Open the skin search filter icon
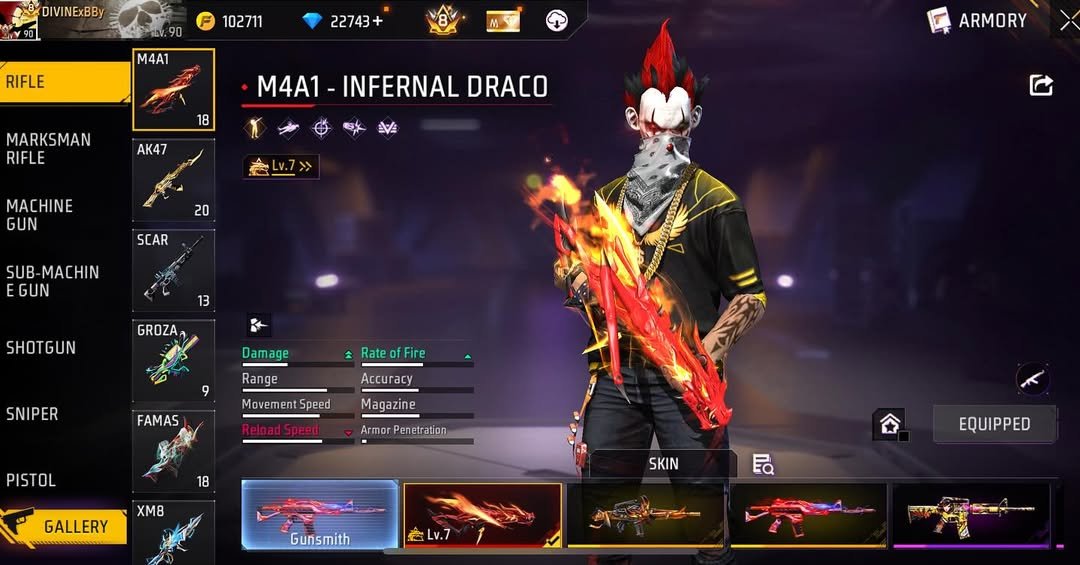This screenshot has height=565, width=1080. pyautogui.click(x=763, y=464)
